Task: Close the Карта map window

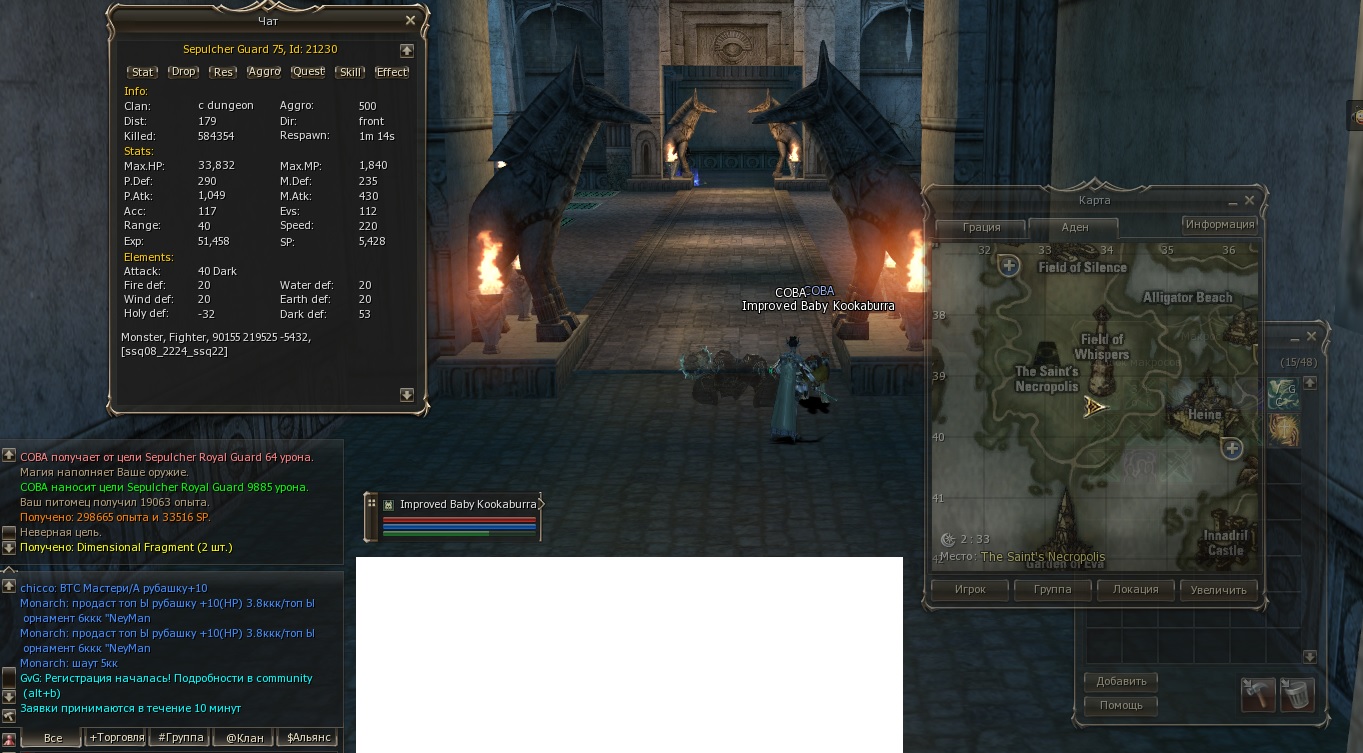Action: 1249,200
